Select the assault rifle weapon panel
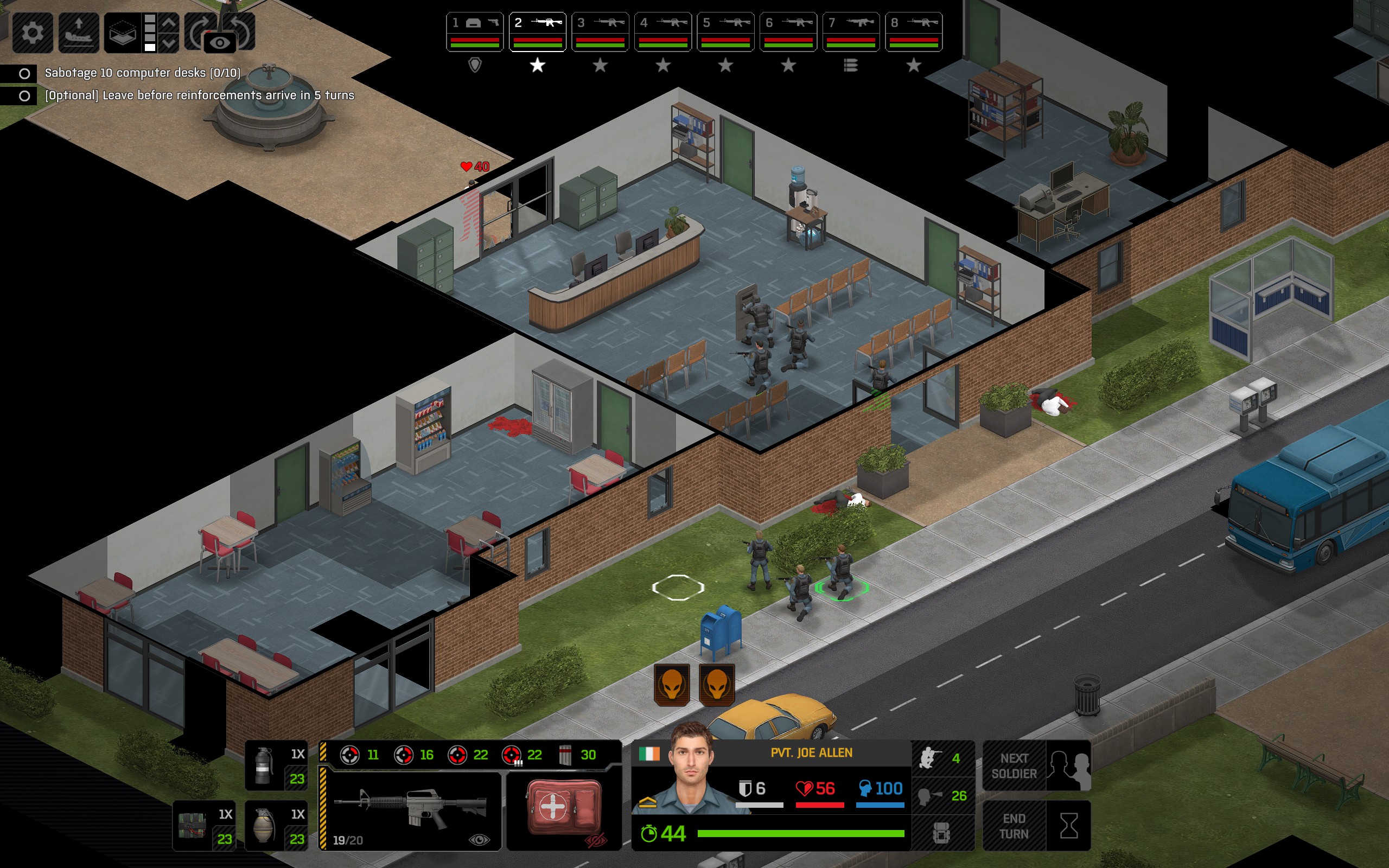Screen dimensions: 1389x868 (x=411, y=810)
